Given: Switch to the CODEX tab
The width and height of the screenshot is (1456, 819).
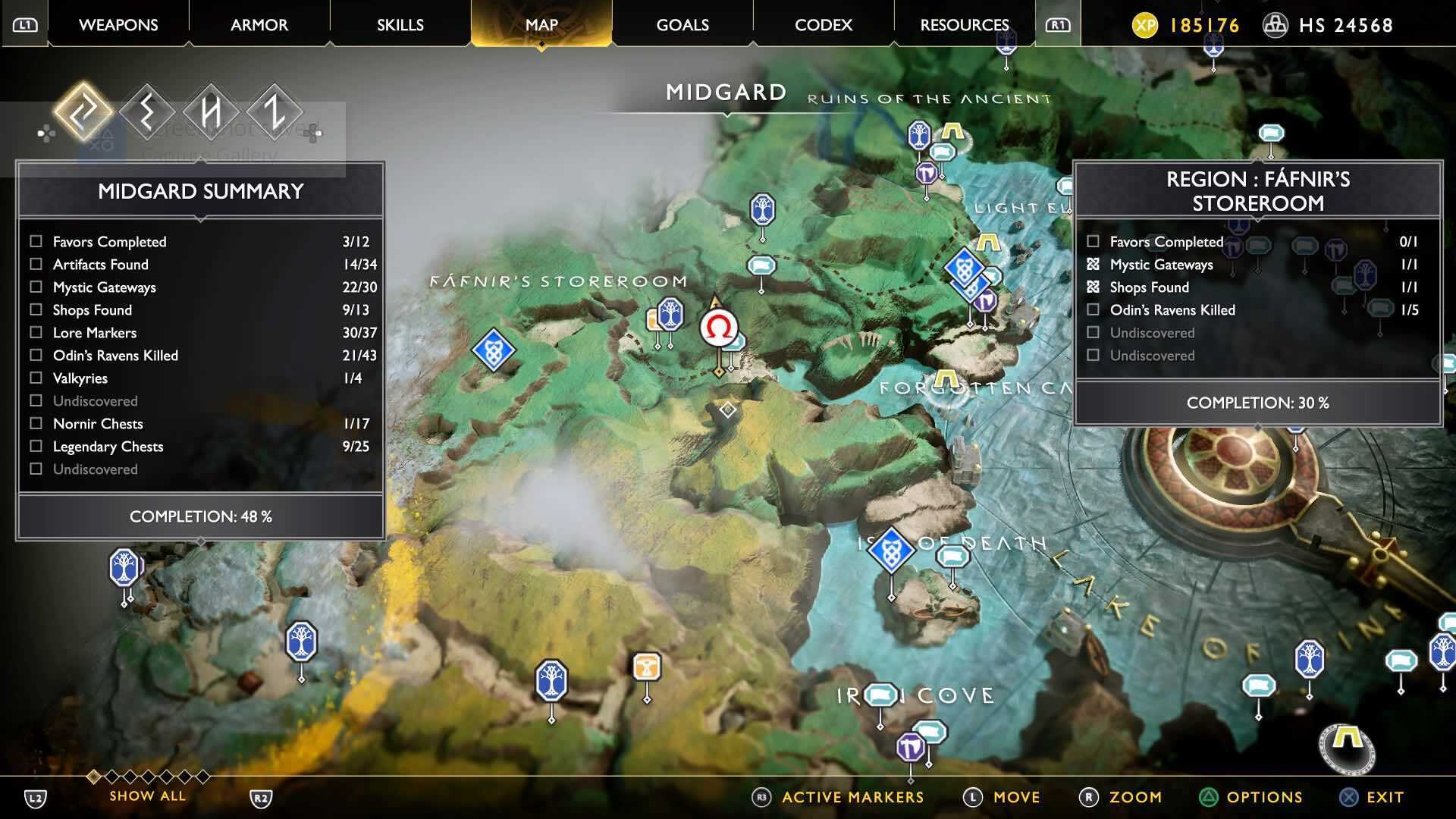Looking at the screenshot, I should point(823,24).
